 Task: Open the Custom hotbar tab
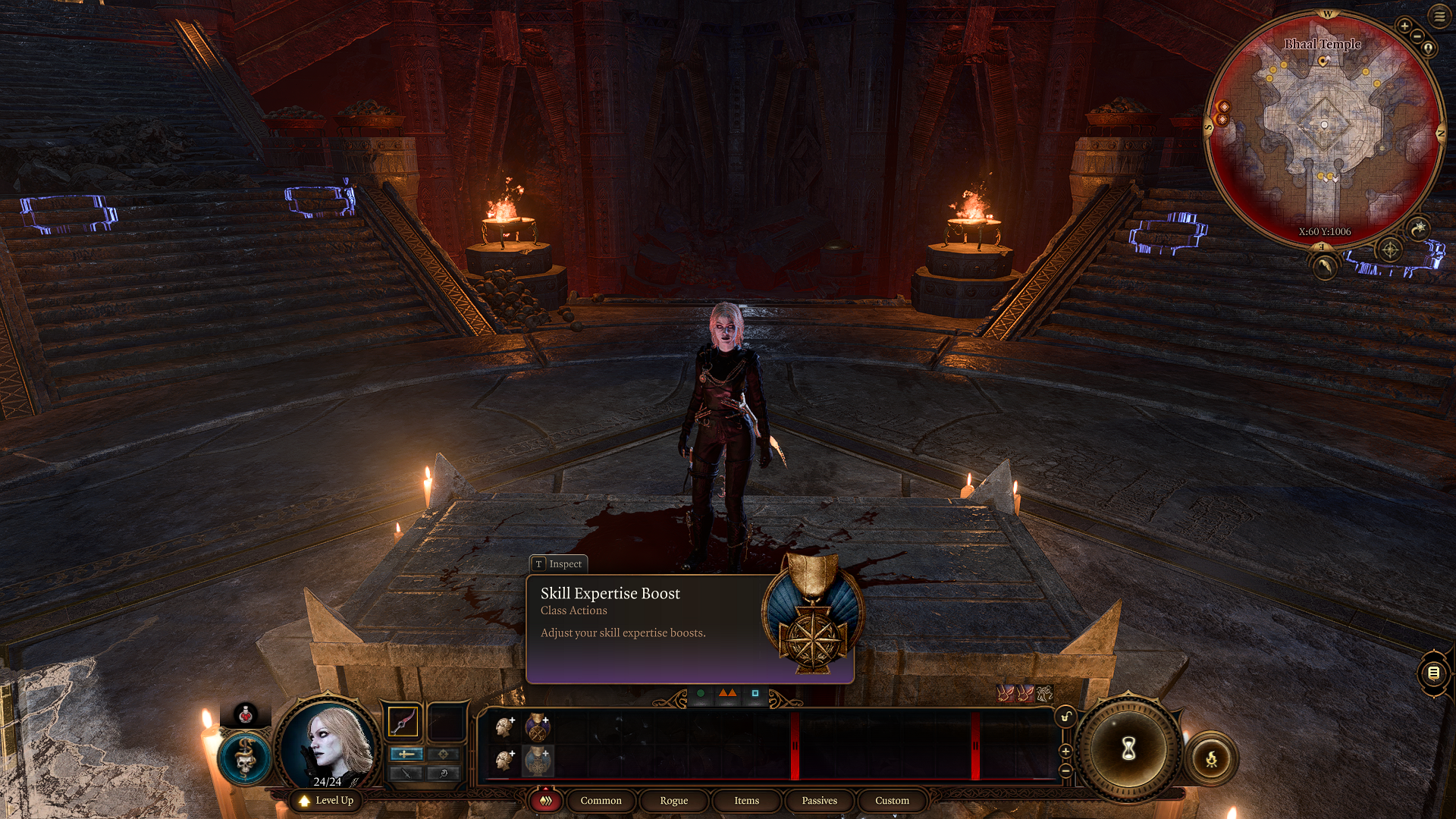[x=891, y=801]
